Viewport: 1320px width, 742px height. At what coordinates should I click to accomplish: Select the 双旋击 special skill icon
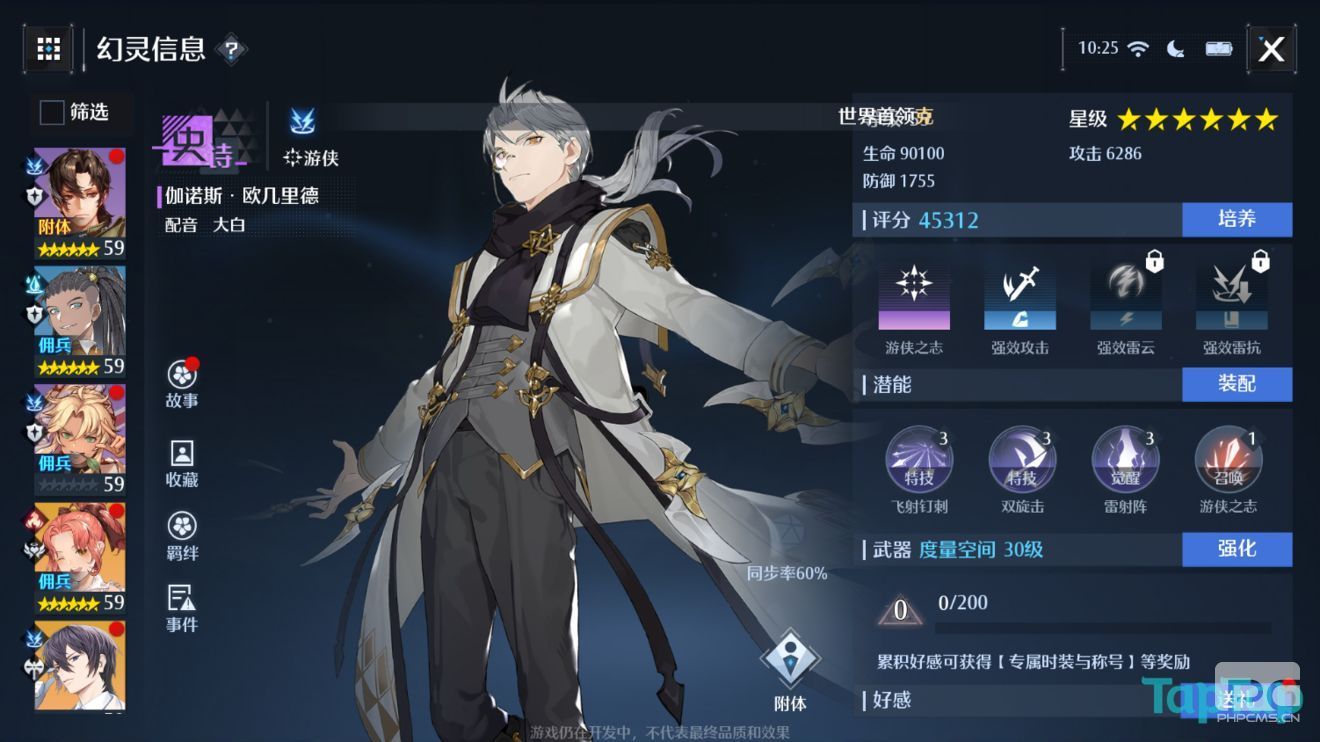[1023, 459]
